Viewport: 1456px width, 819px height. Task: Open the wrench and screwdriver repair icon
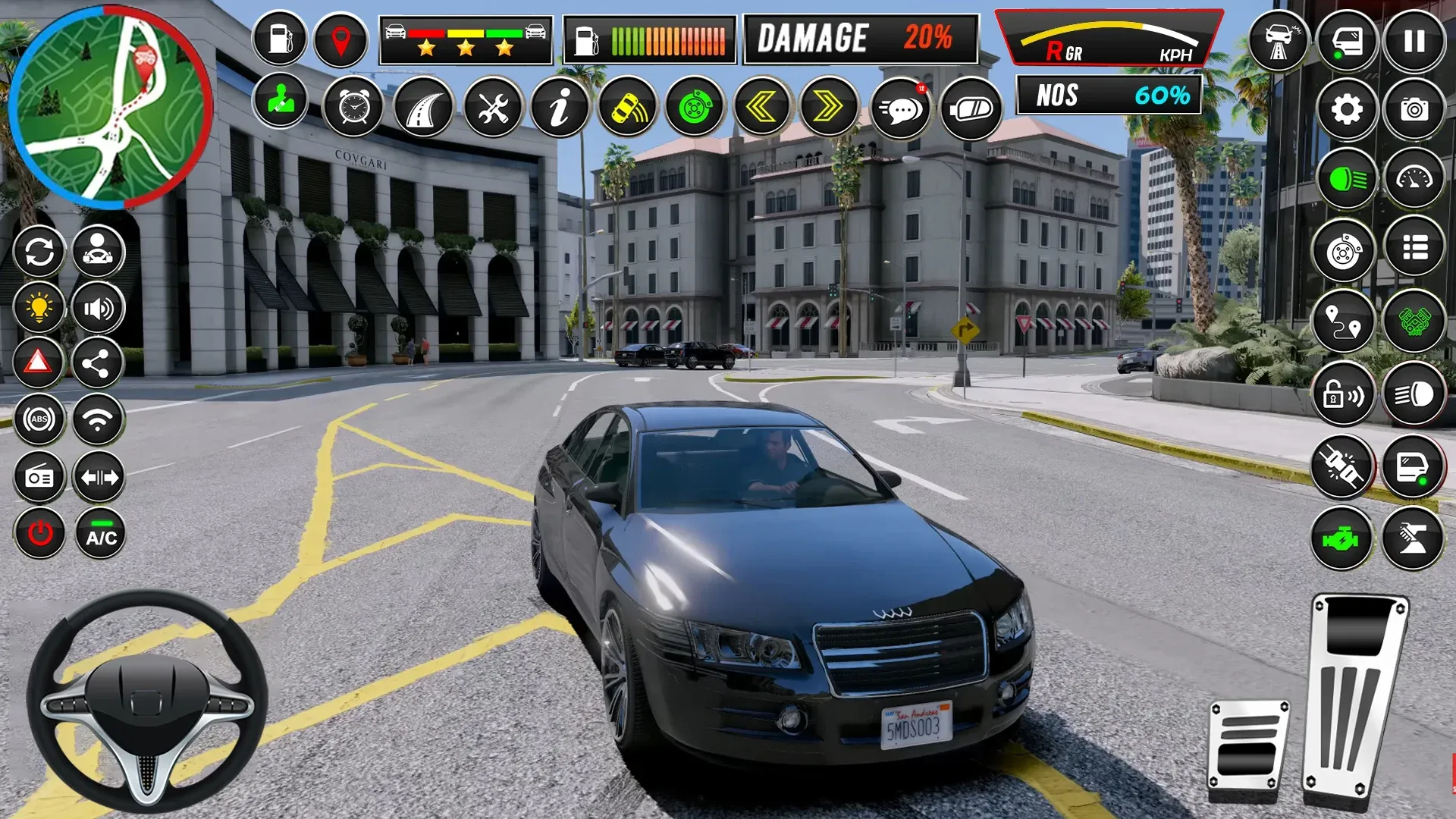493,108
